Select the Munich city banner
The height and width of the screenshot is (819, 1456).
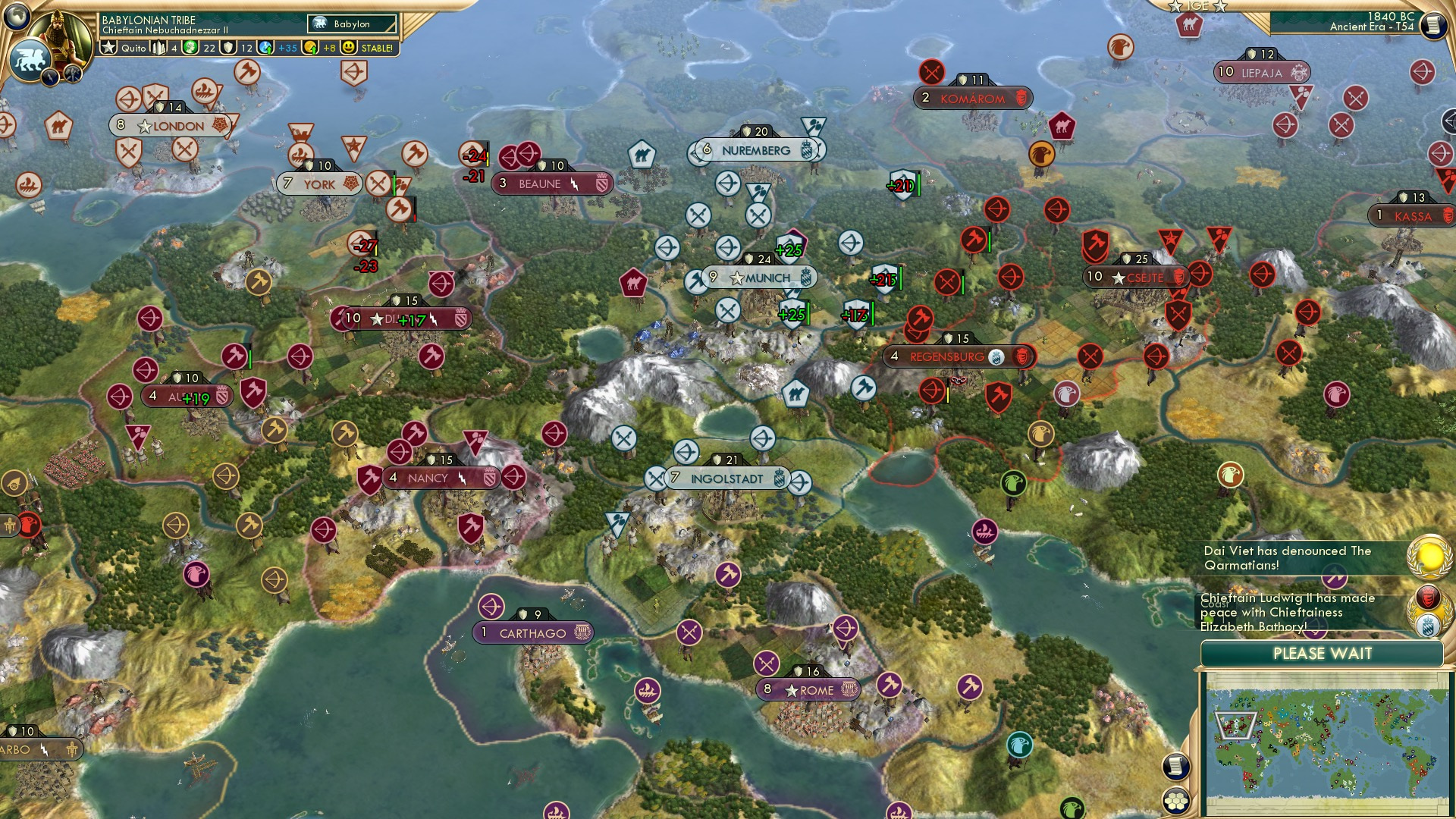[762, 278]
